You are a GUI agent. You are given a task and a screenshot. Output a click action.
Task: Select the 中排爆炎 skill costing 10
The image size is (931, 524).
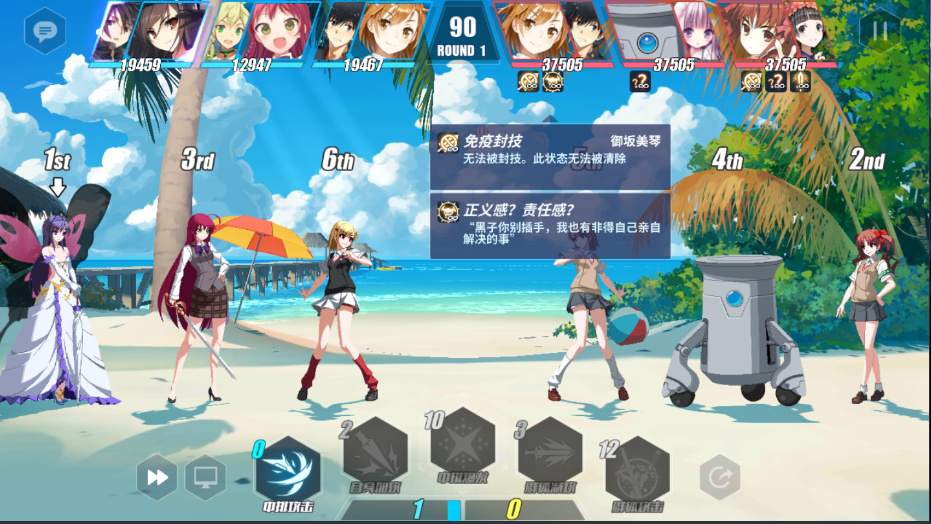click(462, 441)
